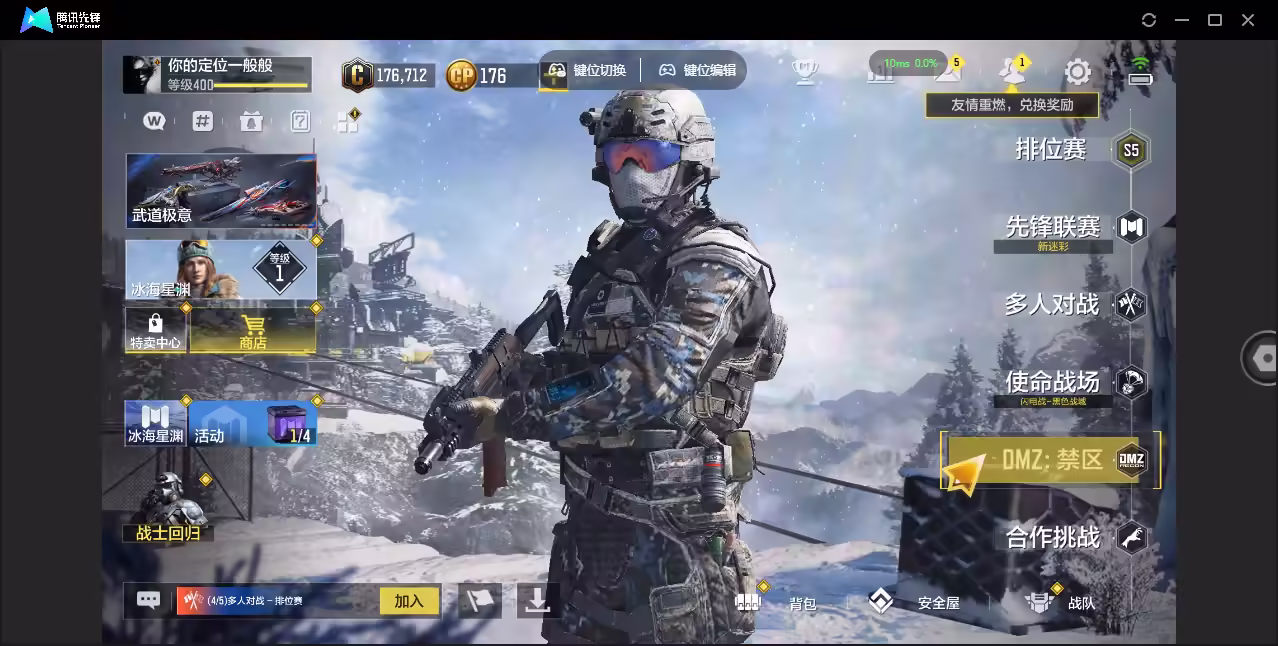Open 使命战场 battle royale mode
This screenshot has height=646, width=1278.
pyautogui.click(x=1053, y=382)
